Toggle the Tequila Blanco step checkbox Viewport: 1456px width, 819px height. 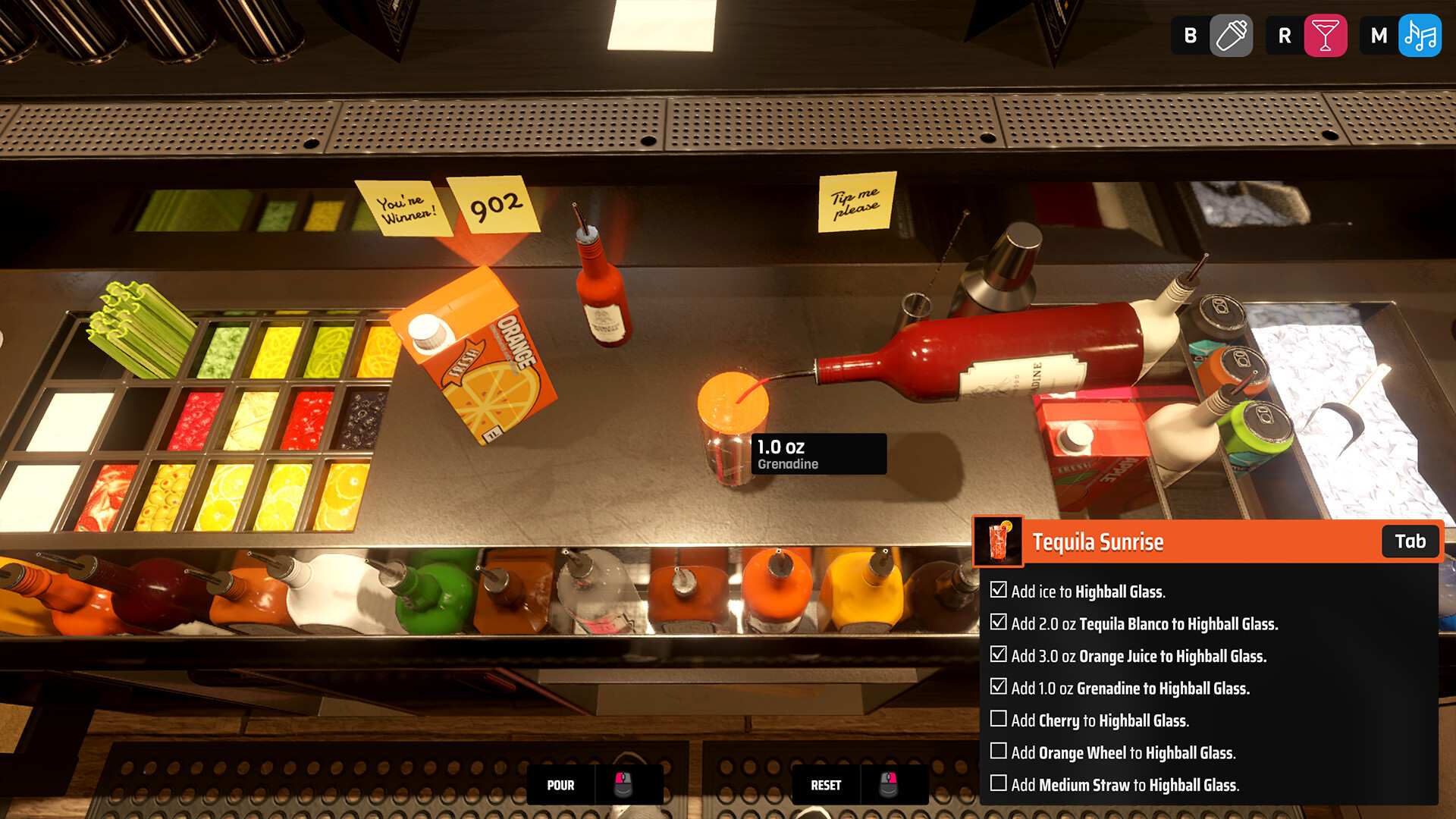coord(999,623)
